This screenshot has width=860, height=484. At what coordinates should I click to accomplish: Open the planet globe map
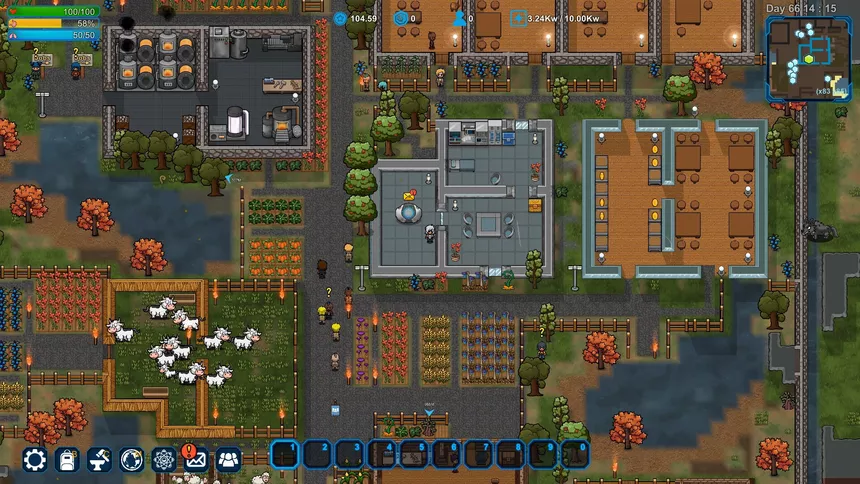coord(132,459)
